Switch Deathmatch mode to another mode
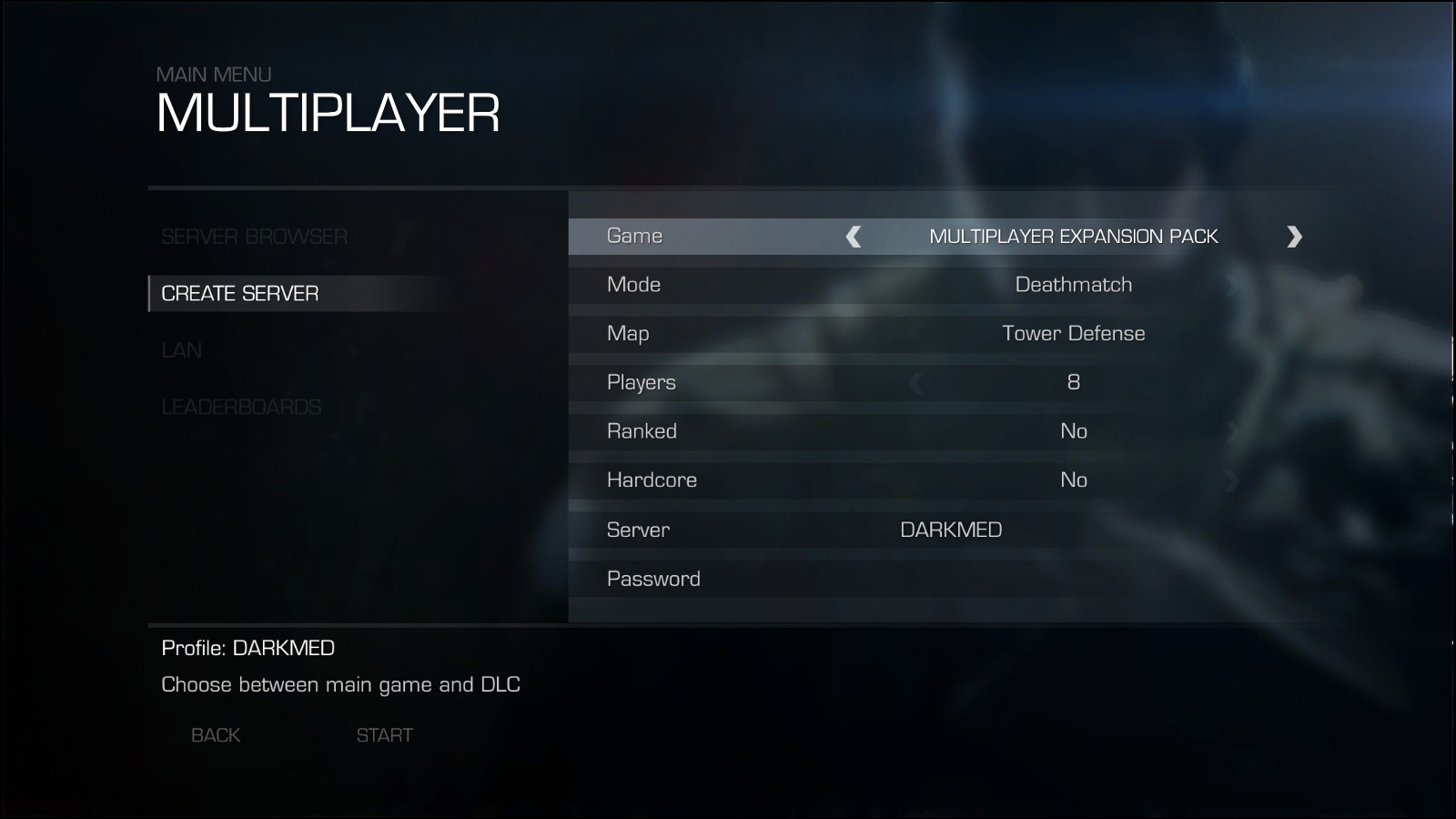The height and width of the screenshot is (819, 1456). (x=1073, y=284)
